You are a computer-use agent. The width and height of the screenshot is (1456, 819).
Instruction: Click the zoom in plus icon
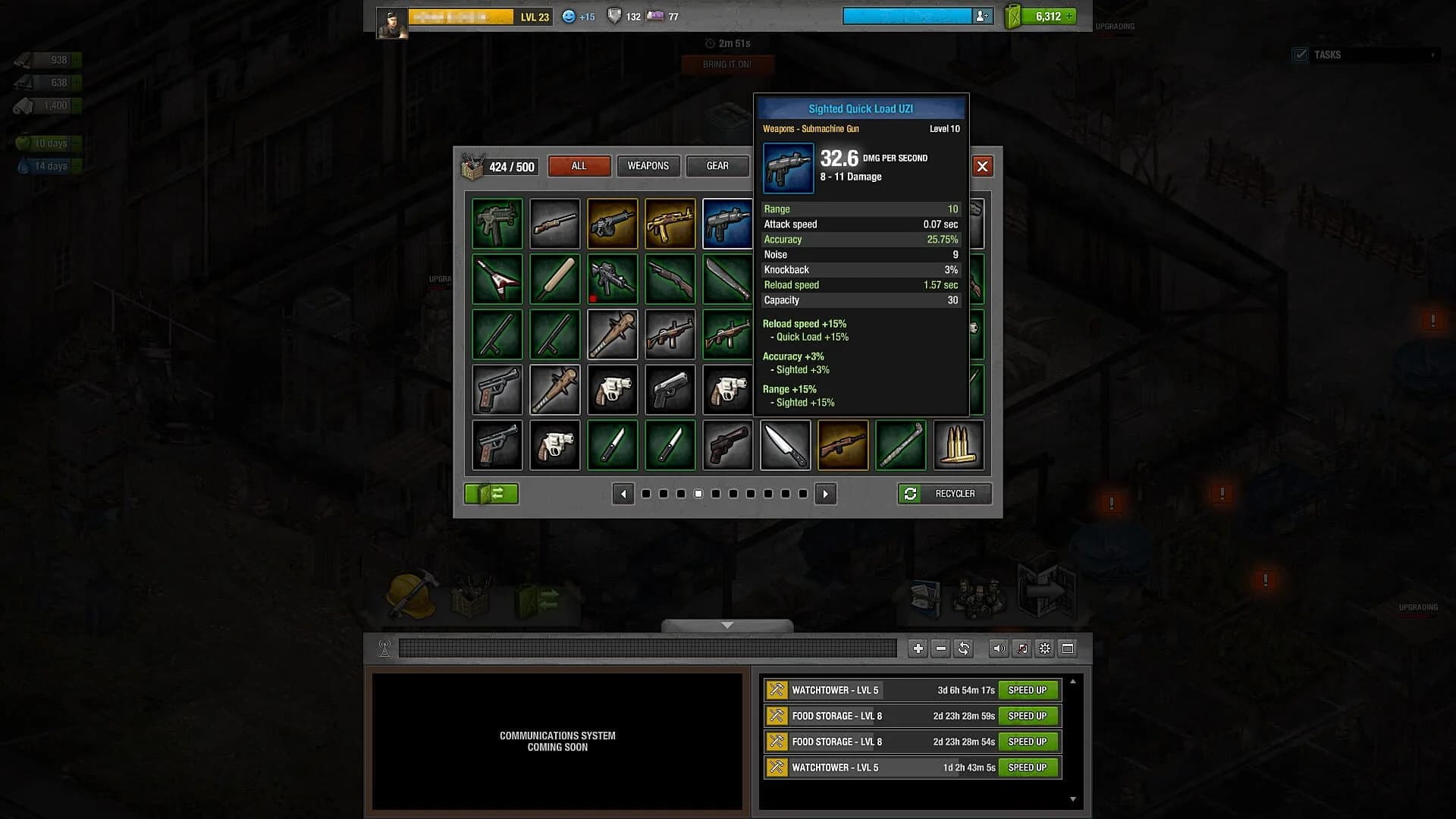[x=918, y=649]
